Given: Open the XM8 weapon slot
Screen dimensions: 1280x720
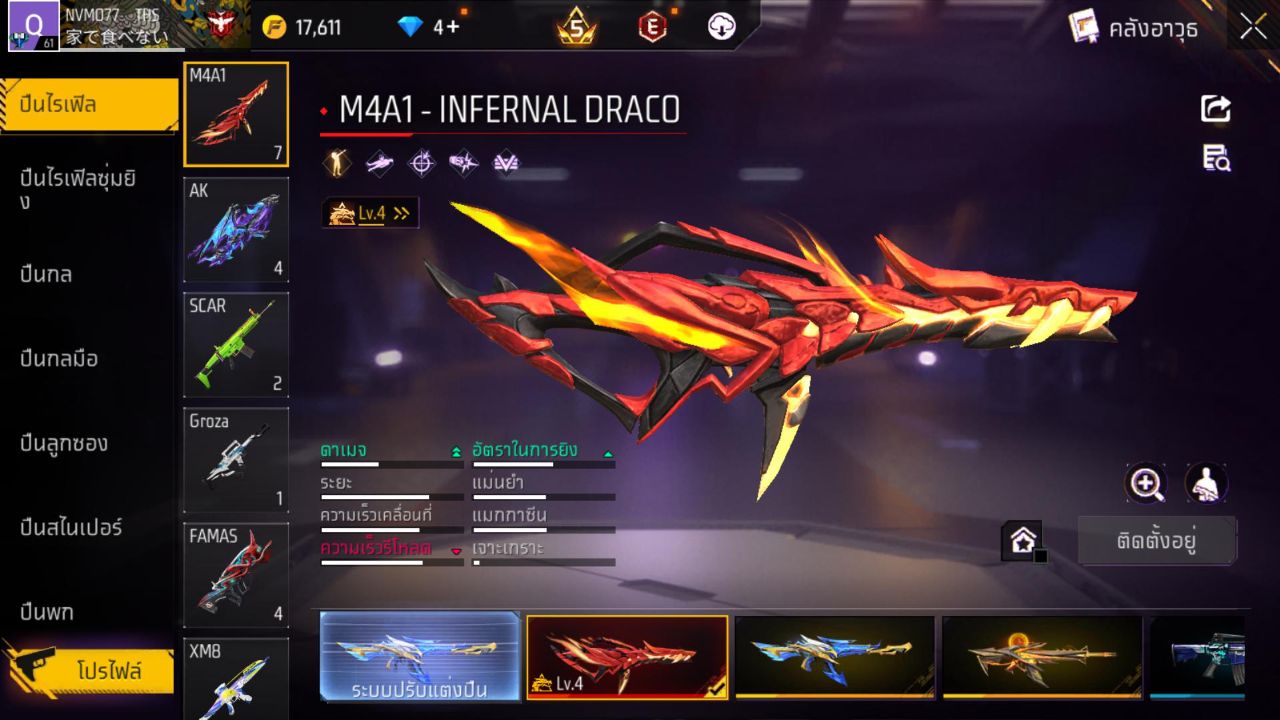Looking at the screenshot, I should (x=236, y=680).
